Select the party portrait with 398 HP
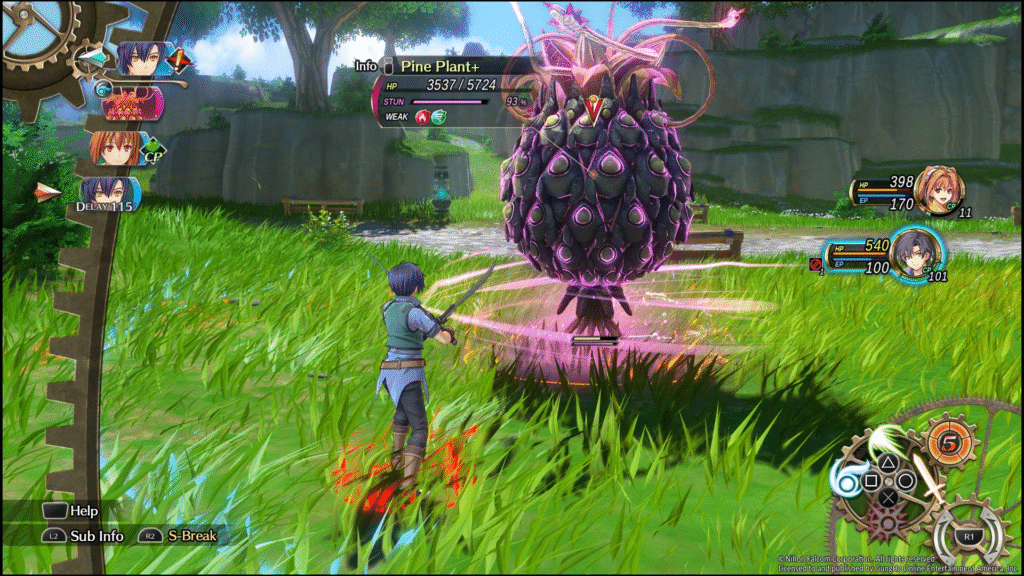1024x576 pixels. [x=940, y=191]
